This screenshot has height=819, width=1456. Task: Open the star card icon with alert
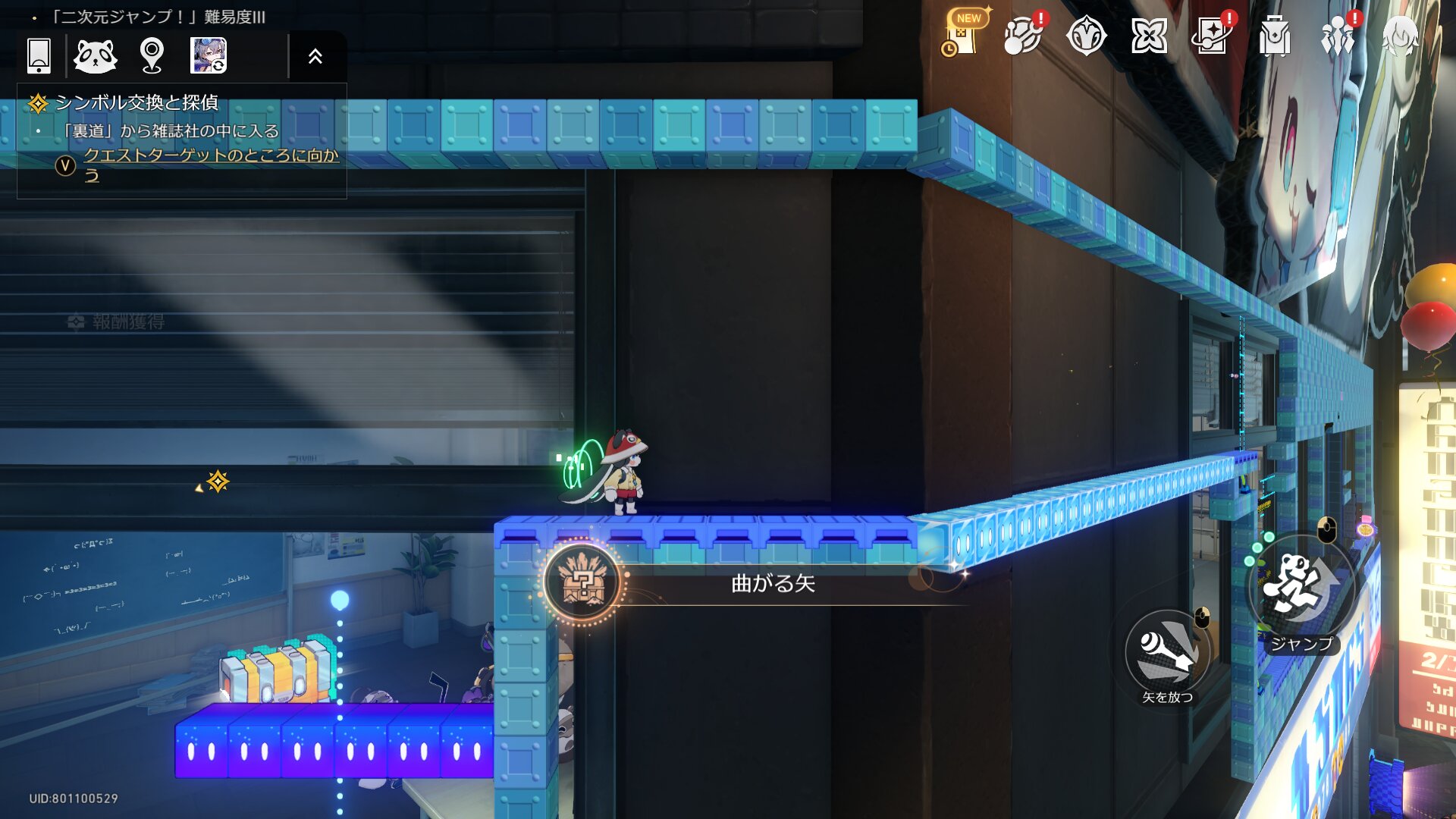(x=1212, y=36)
